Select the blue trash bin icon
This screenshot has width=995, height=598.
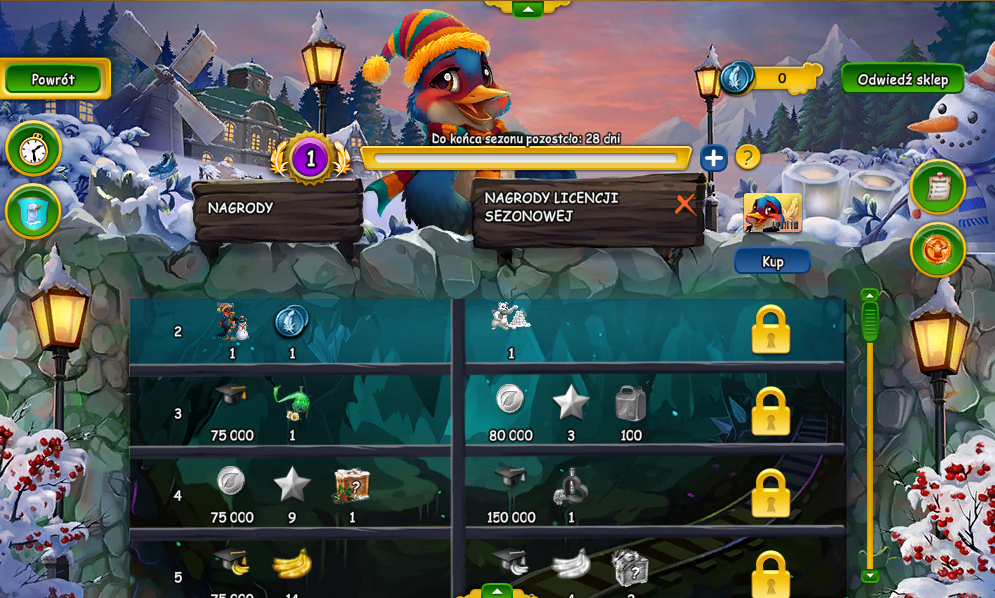pos(34,212)
